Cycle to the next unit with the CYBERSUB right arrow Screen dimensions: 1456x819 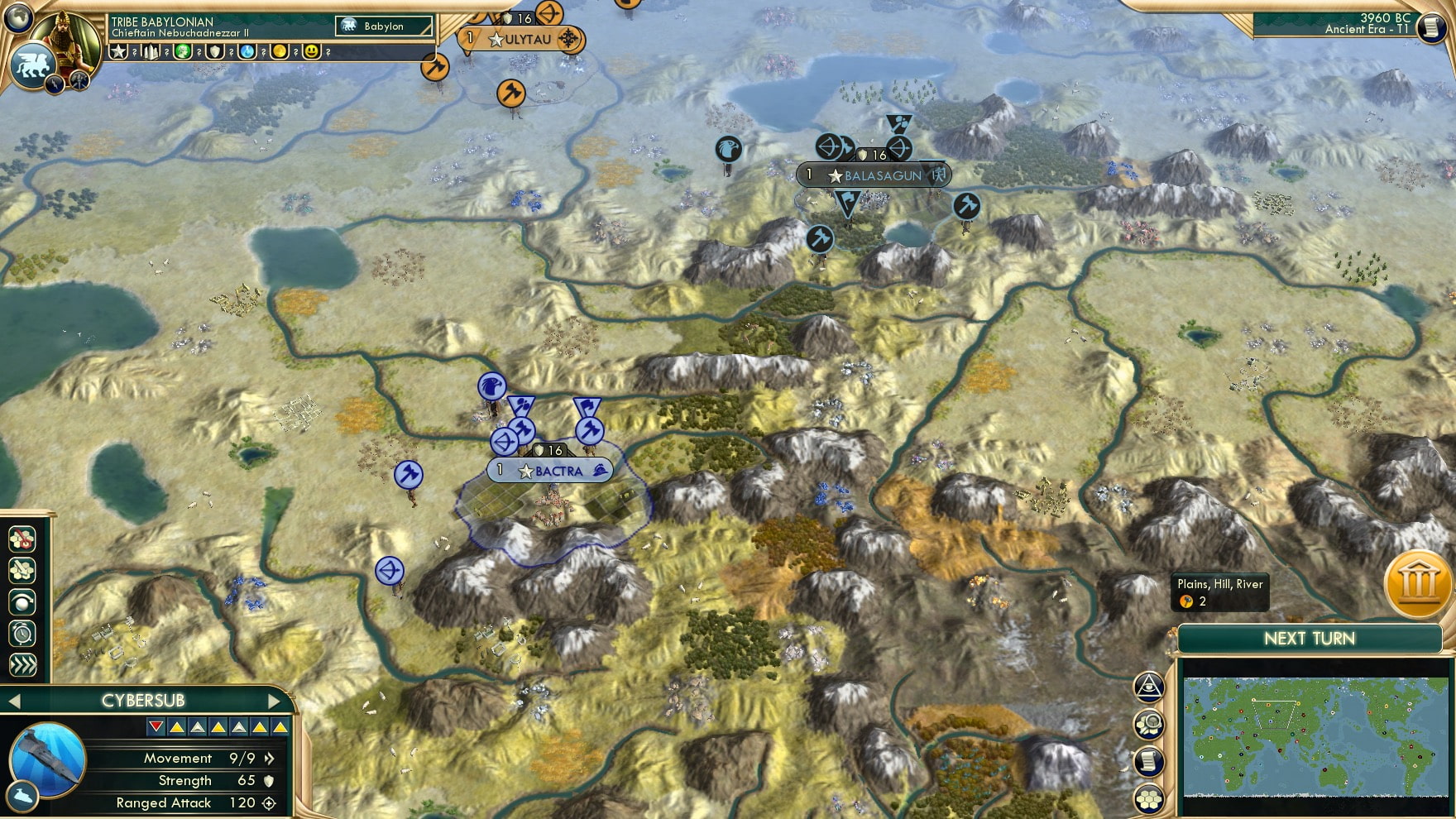(x=275, y=700)
